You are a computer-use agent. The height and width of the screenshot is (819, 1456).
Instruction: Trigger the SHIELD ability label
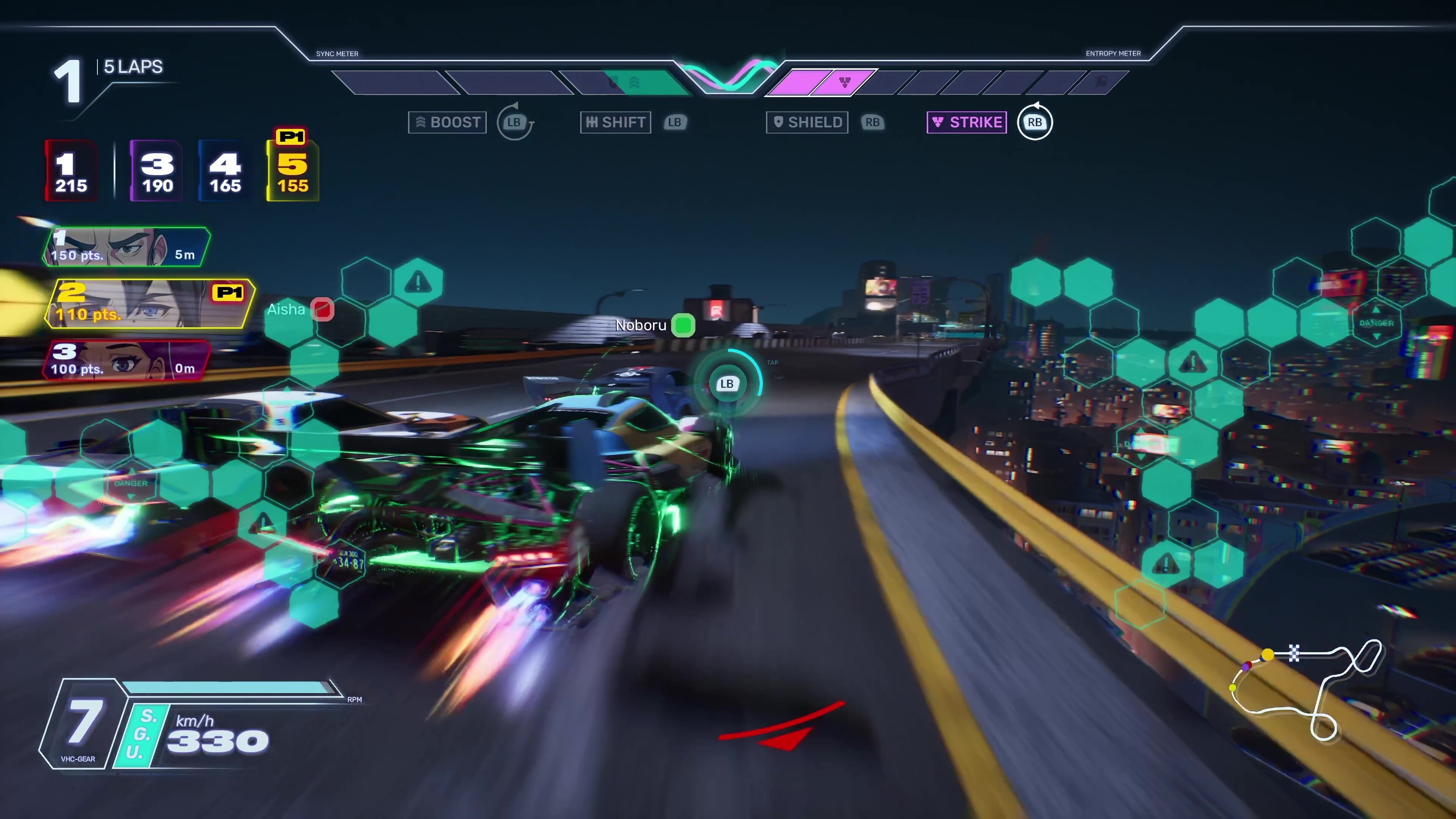(807, 122)
